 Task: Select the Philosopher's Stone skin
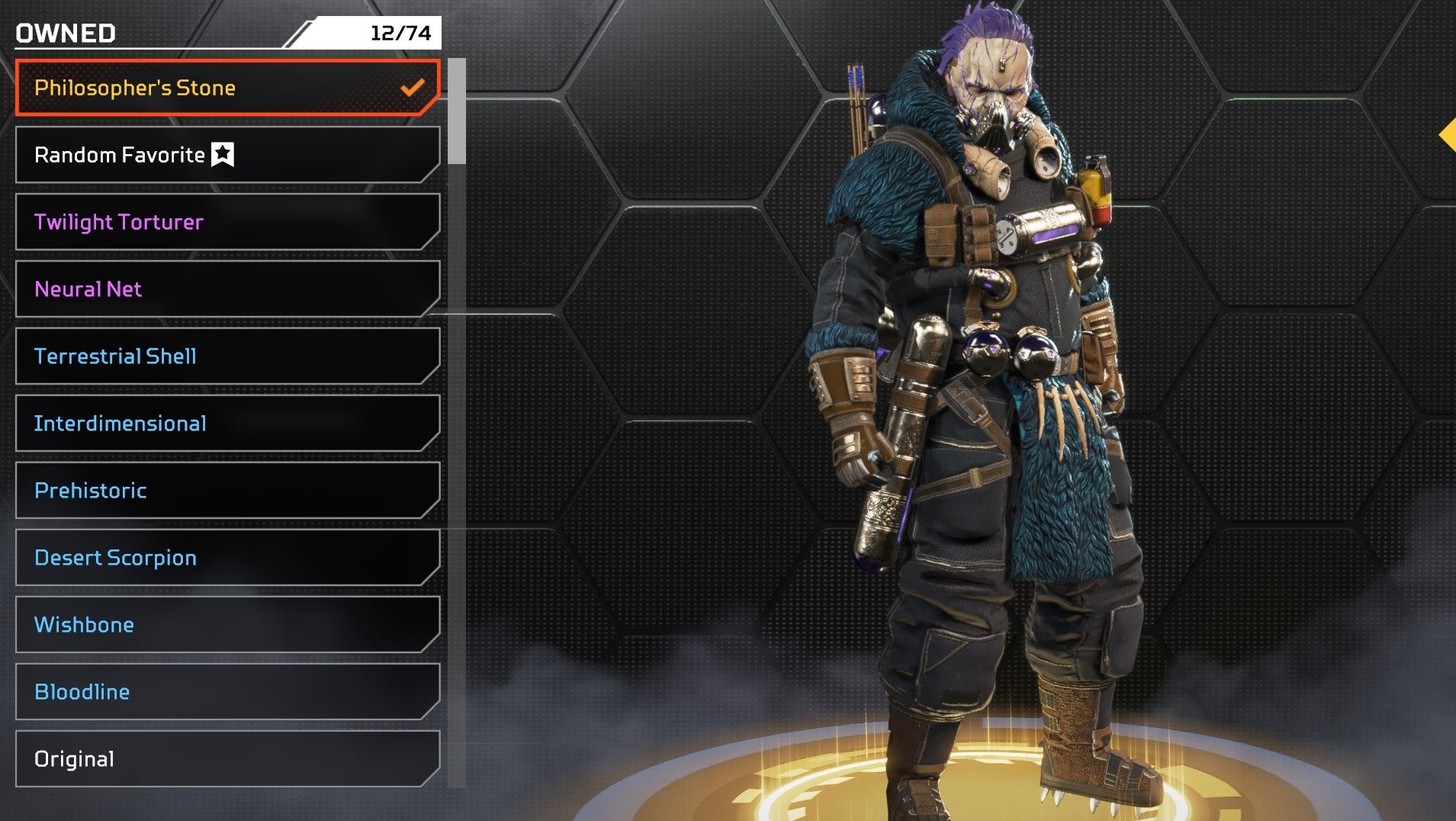[x=227, y=88]
